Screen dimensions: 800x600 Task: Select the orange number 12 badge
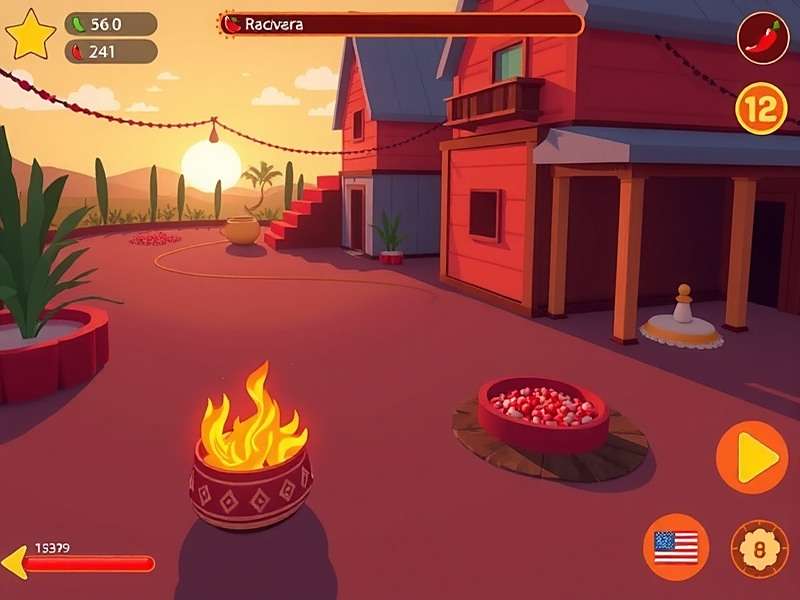pos(761,108)
